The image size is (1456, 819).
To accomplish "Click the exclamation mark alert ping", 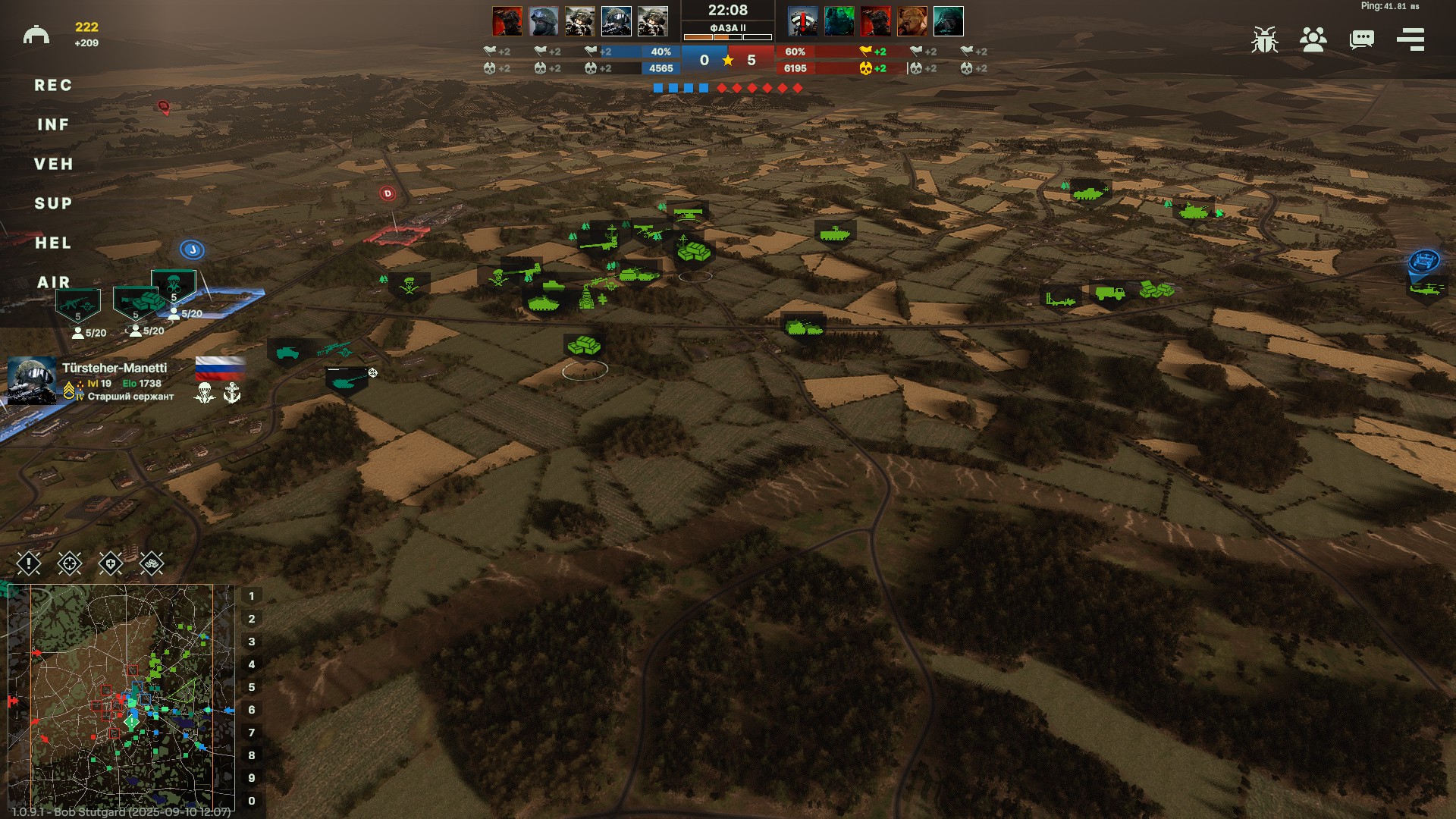I will point(29,563).
